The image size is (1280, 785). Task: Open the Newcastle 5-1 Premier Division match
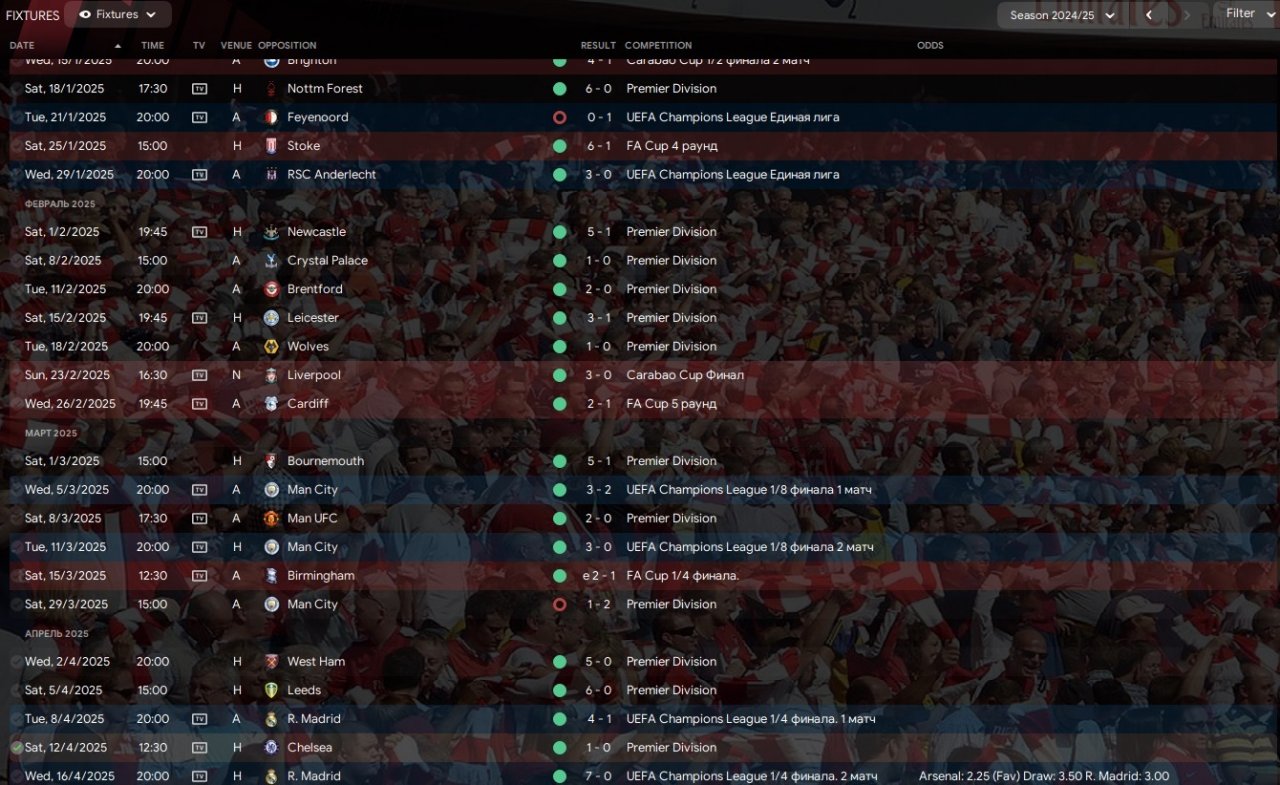click(x=316, y=232)
